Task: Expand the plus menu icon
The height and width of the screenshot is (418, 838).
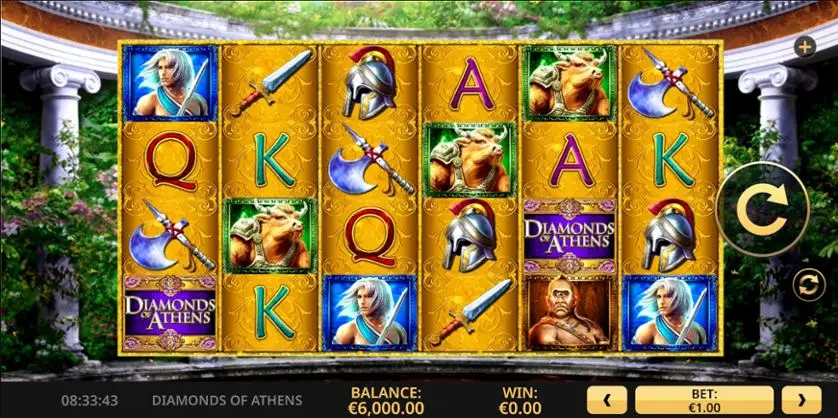Action: click(804, 46)
